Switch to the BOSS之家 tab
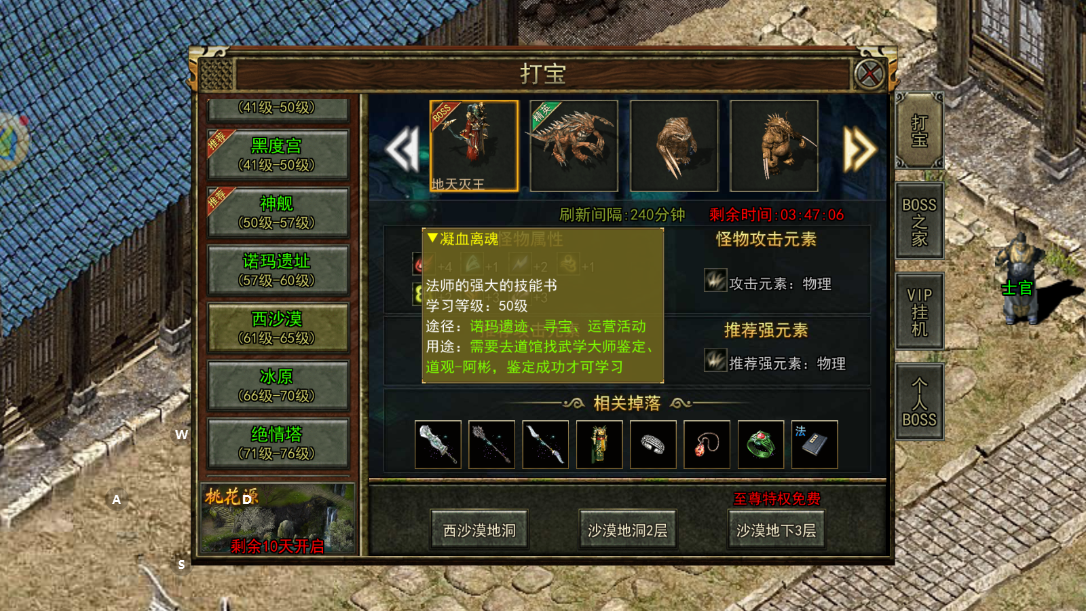Image resolution: width=1086 pixels, height=611 pixels. click(x=919, y=221)
